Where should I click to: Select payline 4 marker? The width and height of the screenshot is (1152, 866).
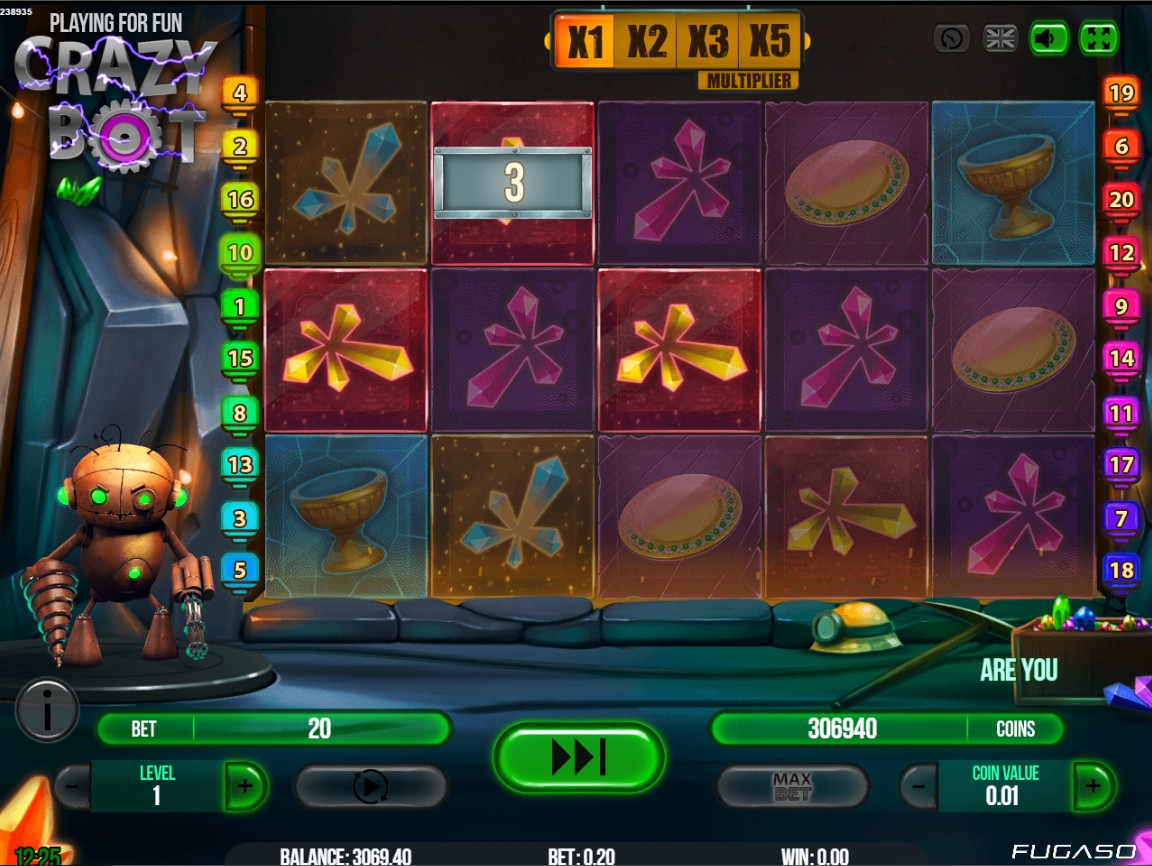240,93
